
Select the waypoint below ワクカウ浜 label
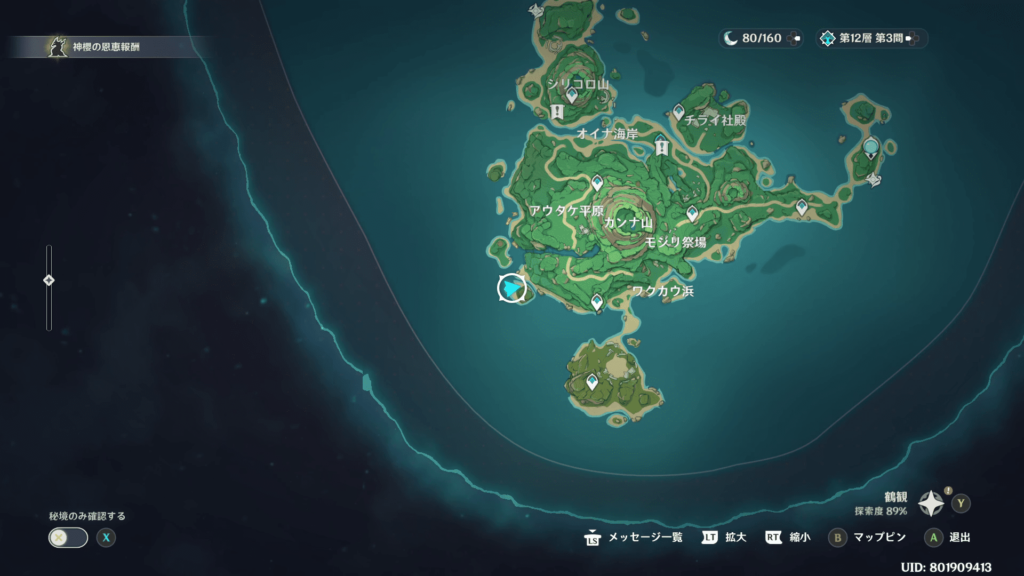click(597, 301)
